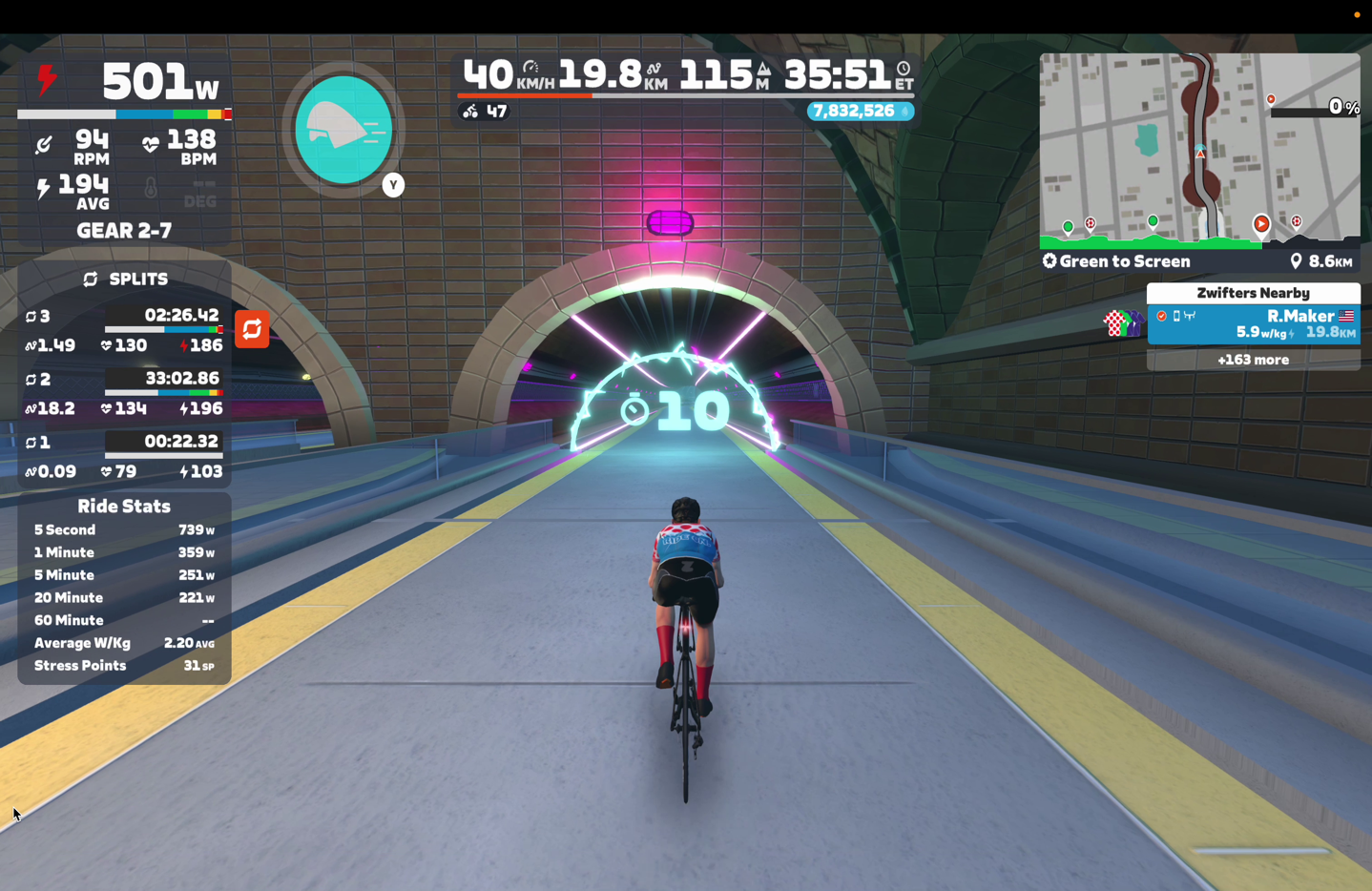Image resolution: width=1372 pixels, height=891 pixels.
Task: Activate the aero helmet PowerUp
Action: pyautogui.click(x=343, y=130)
